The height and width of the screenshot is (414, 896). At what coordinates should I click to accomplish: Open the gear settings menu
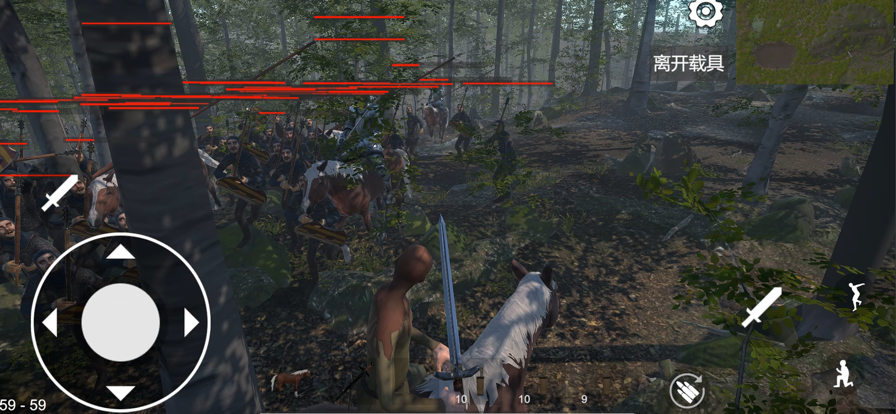(706, 13)
